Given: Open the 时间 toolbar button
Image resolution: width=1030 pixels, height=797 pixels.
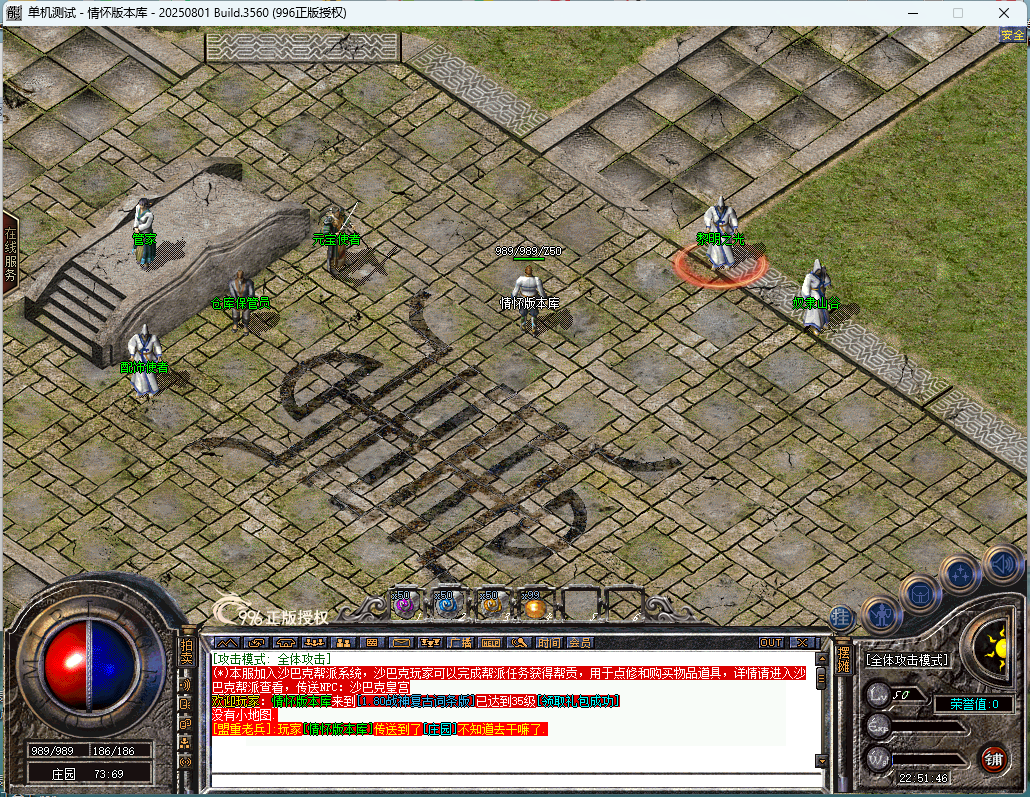Looking at the screenshot, I should pyautogui.click(x=548, y=642).
